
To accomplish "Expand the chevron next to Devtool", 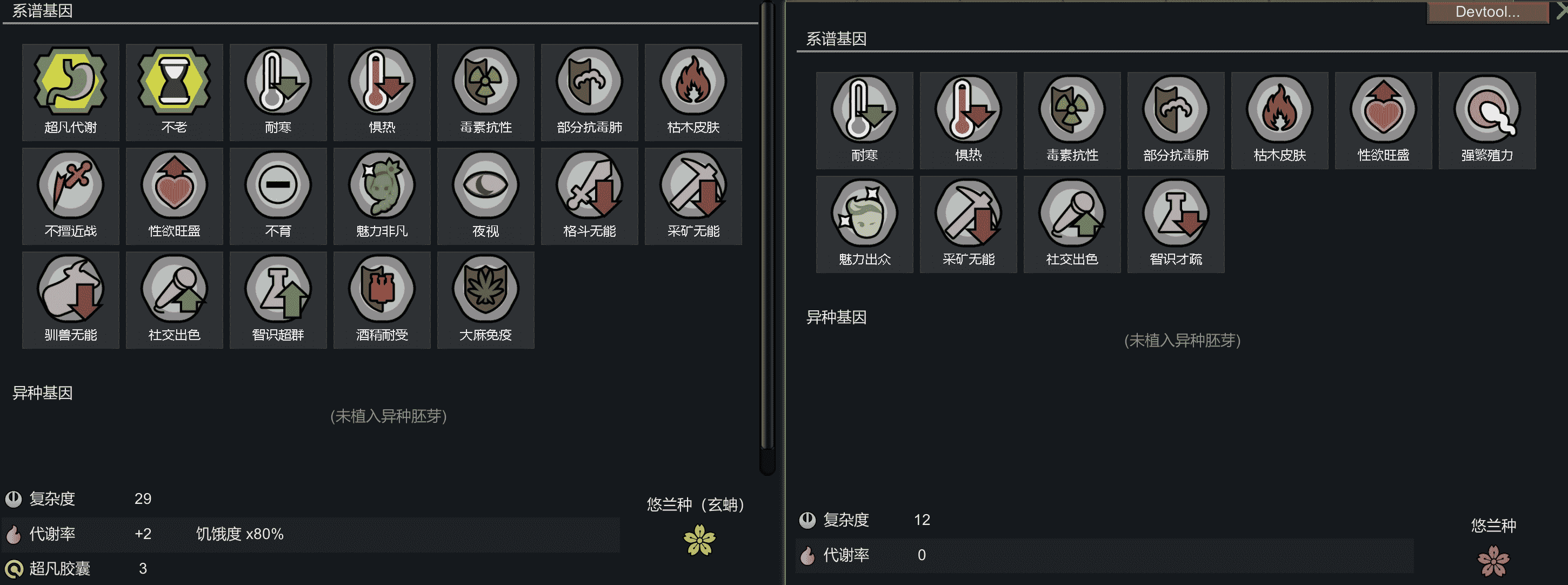I will click(x=1562, y=11).
